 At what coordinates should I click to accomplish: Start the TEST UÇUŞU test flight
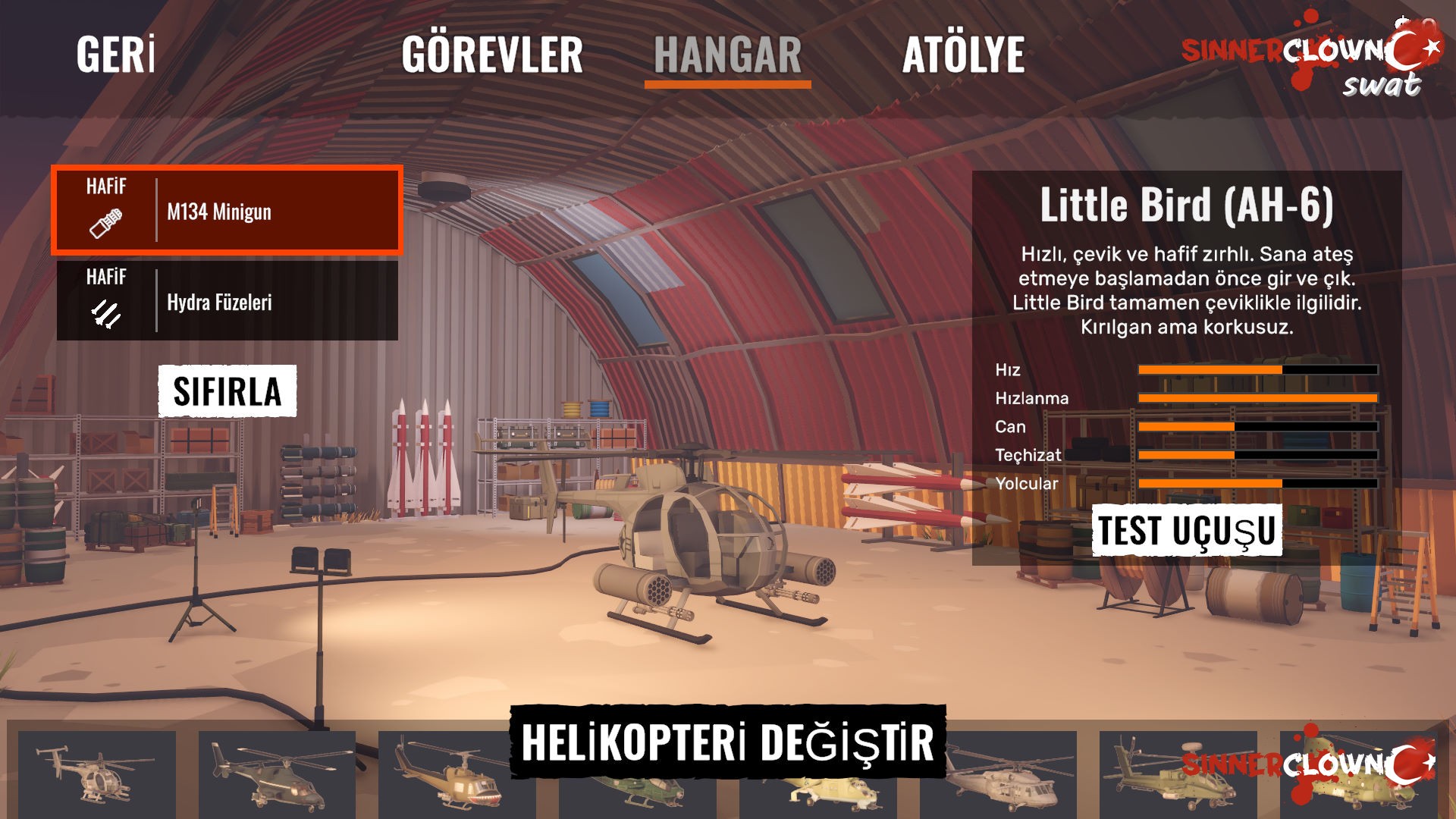tap(1187, 530)
